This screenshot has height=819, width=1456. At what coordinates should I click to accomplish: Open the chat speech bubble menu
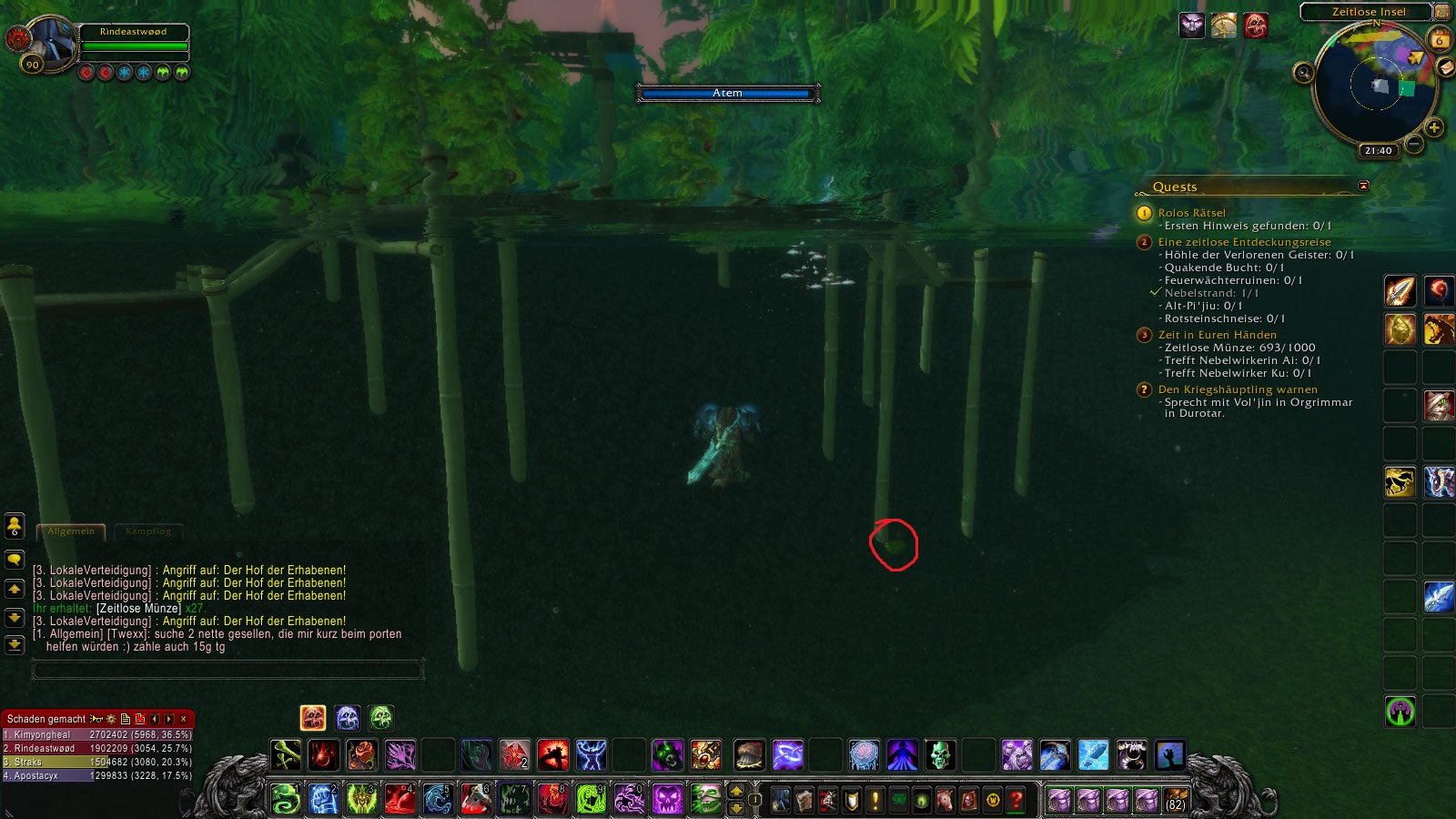[x=15, y=559]
